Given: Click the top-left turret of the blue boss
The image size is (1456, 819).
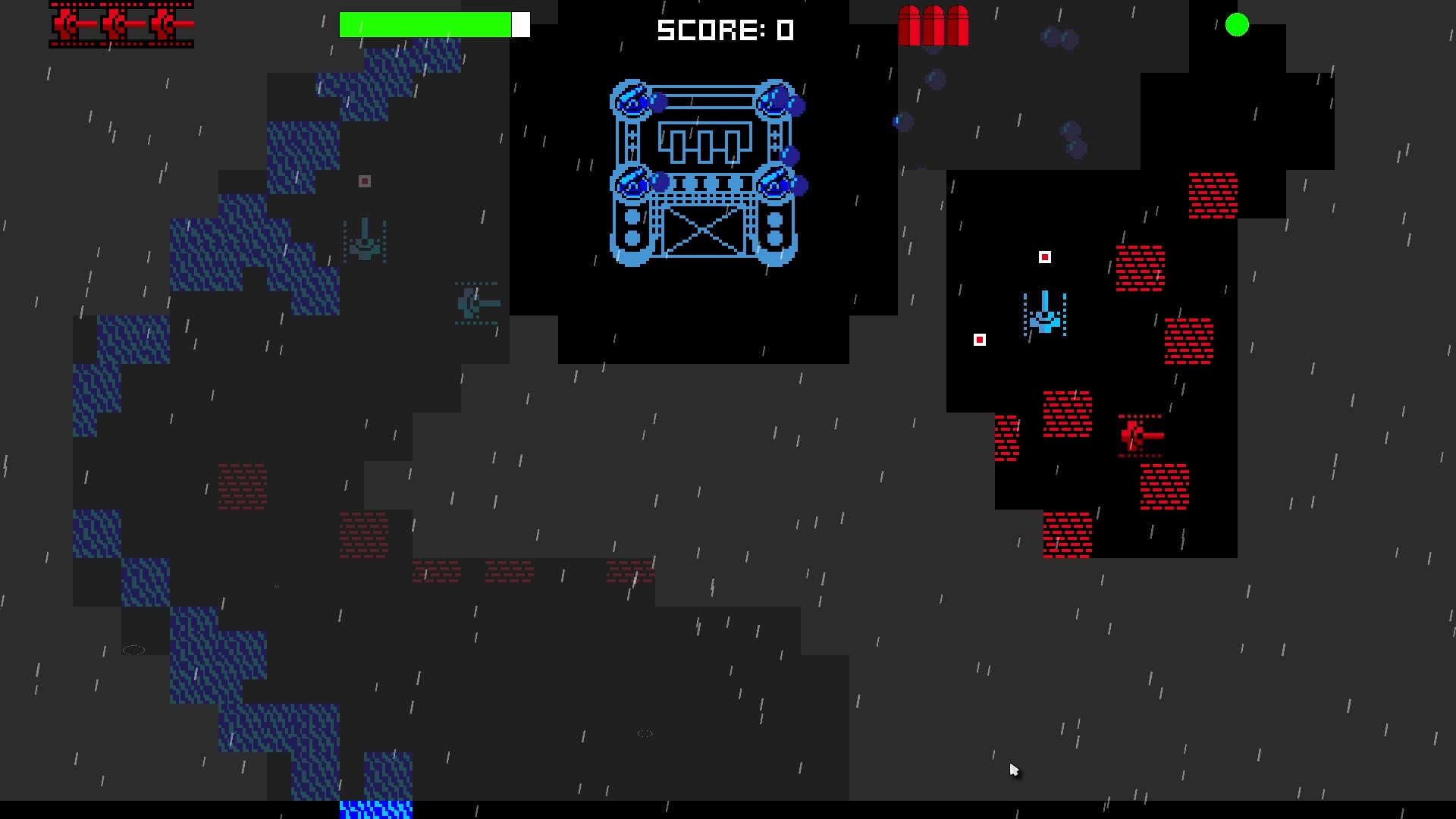Looking at the screenshot, I should [632, 100].
